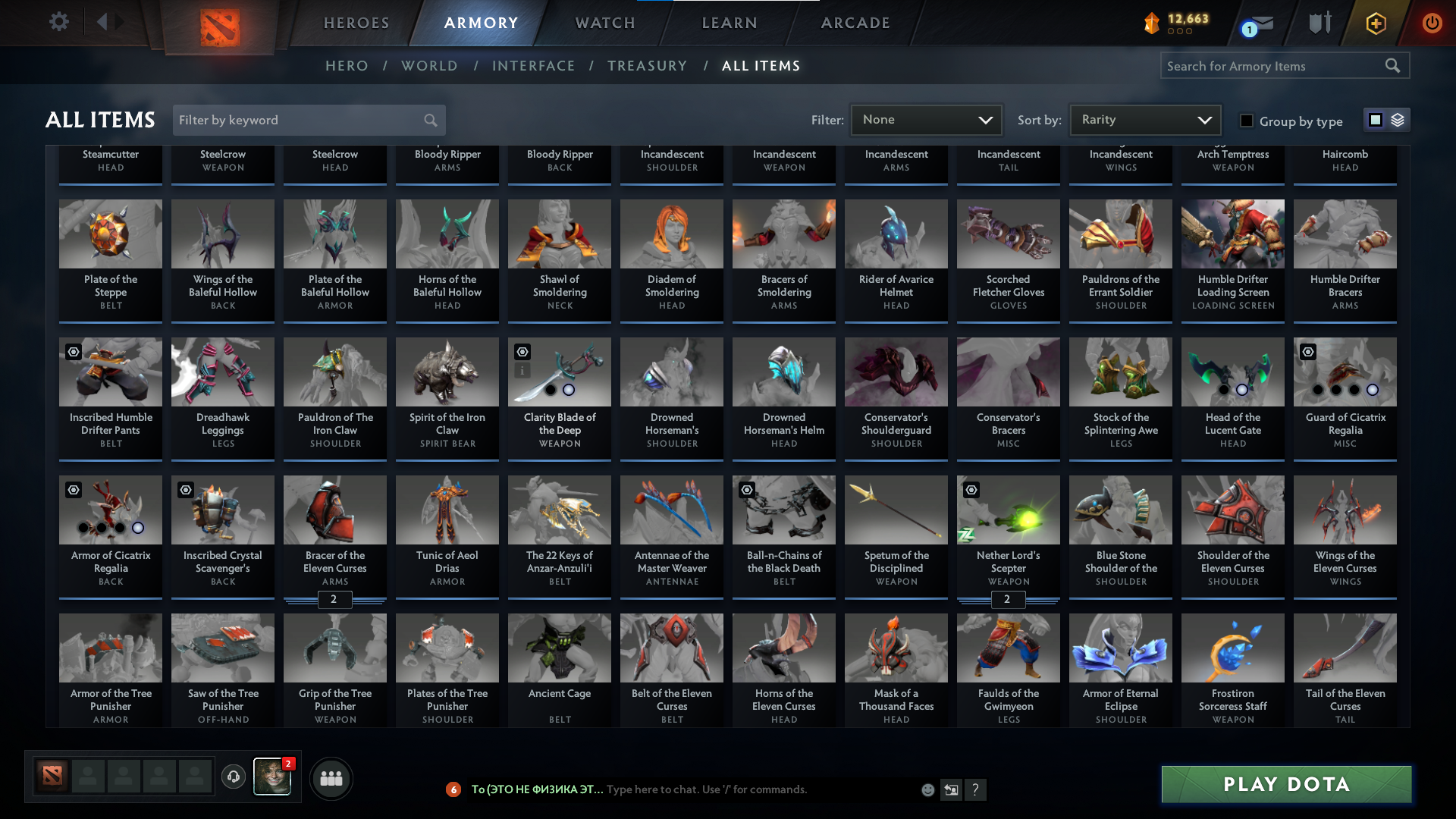Viewport: 1456px width, 819px height.
Task: Click the gold plus hexagon store icon
Action: [x=1375, y=22]
